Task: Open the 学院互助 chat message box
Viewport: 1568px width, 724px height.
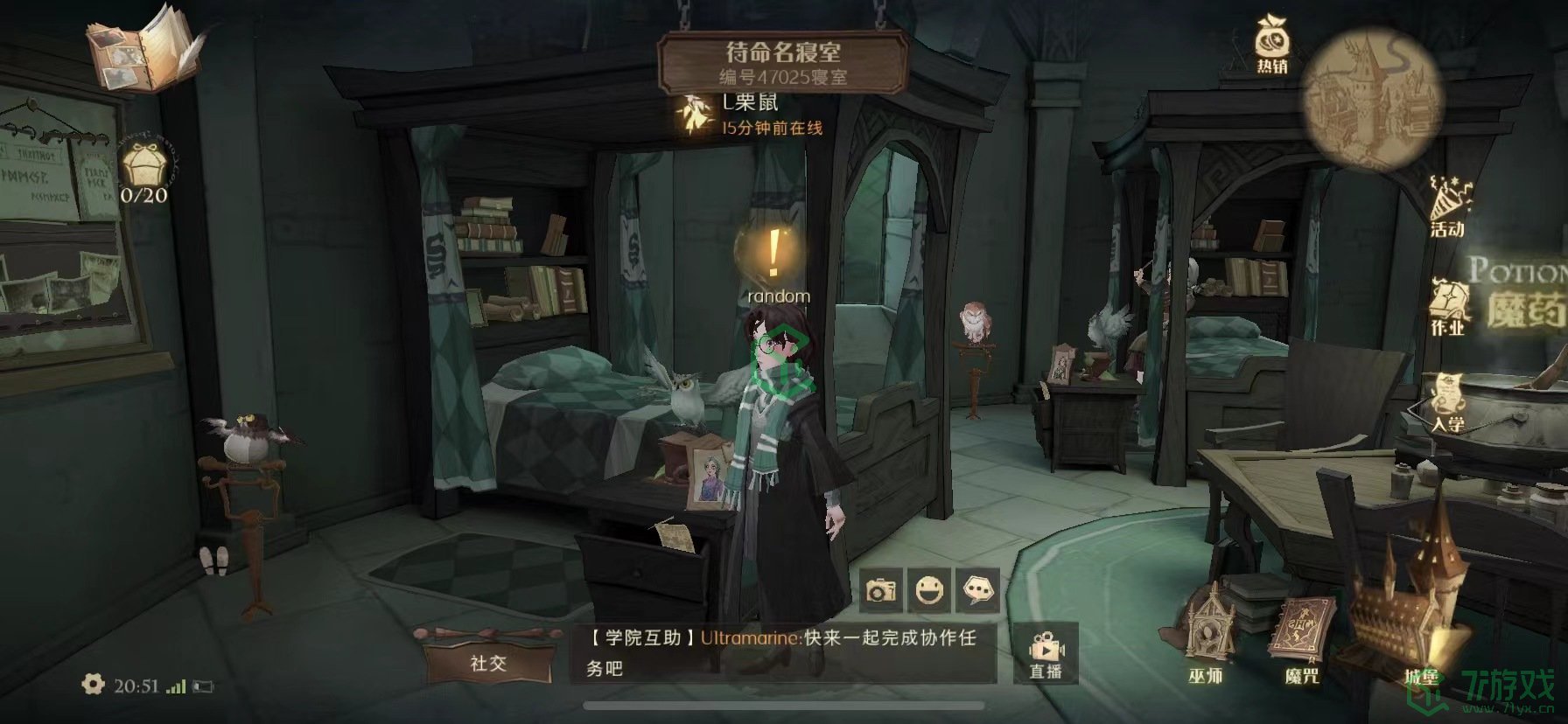Action: point(782,652)
